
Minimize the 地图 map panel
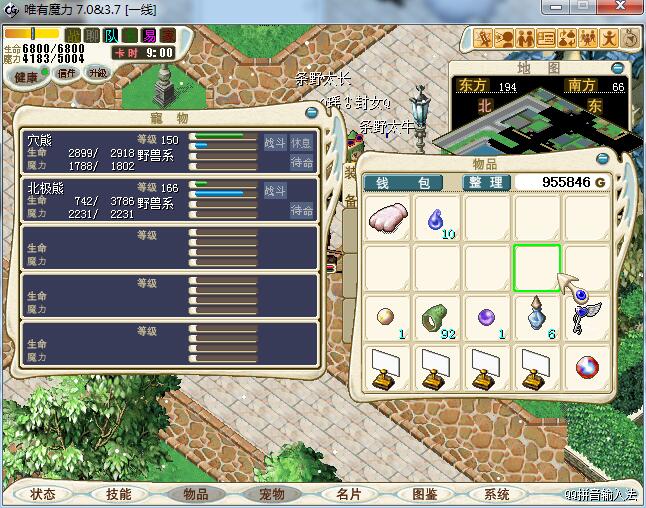(x=618, y=69)
